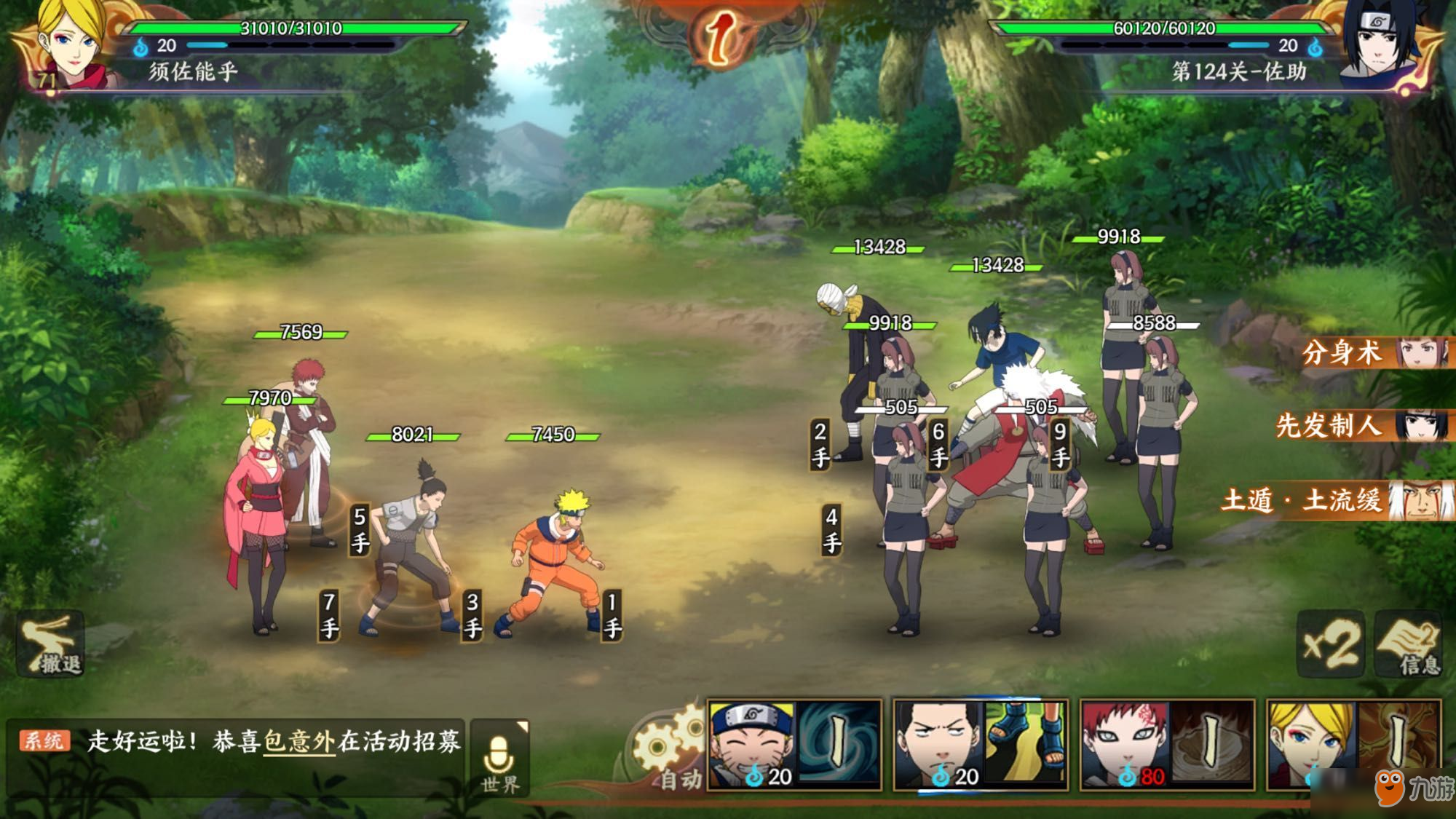View enemy skill 先发制人
The image size is (1456, 819).
point(1361,426)
